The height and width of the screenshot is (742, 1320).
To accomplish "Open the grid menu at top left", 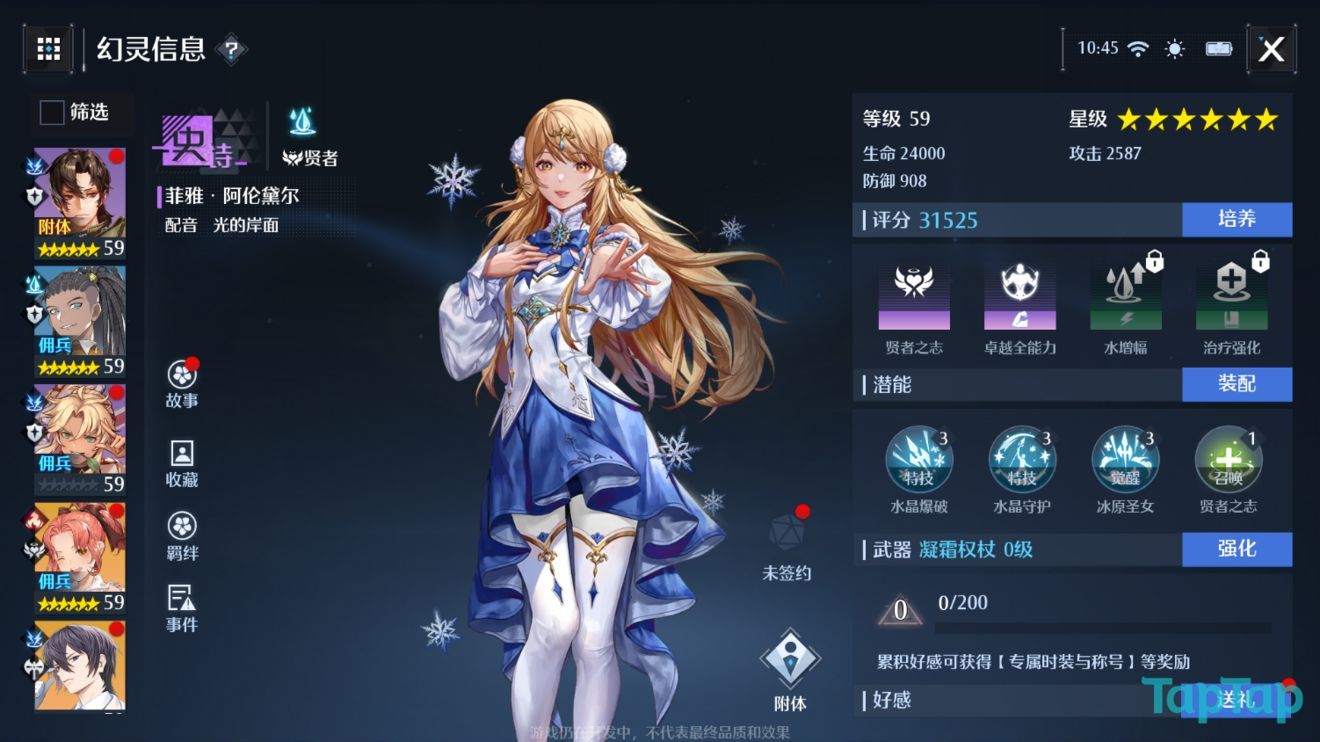I will [46, 49].
